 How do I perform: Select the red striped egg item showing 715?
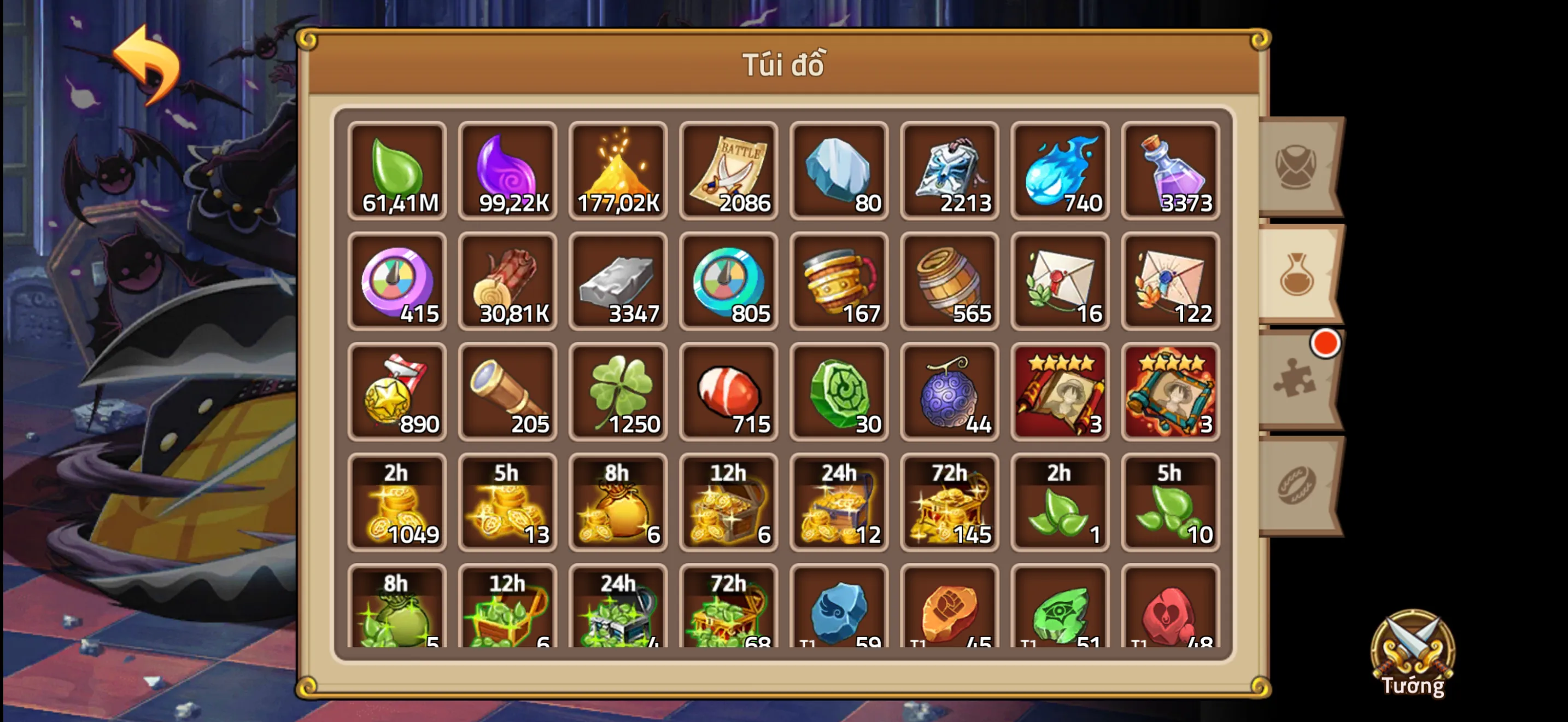729,393
